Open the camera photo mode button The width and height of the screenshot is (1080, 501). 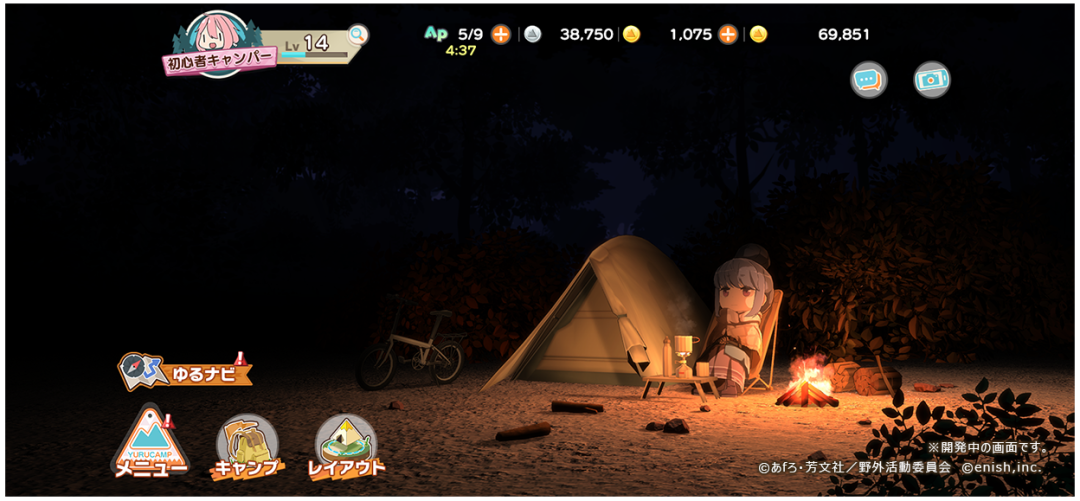click(932, 80)
